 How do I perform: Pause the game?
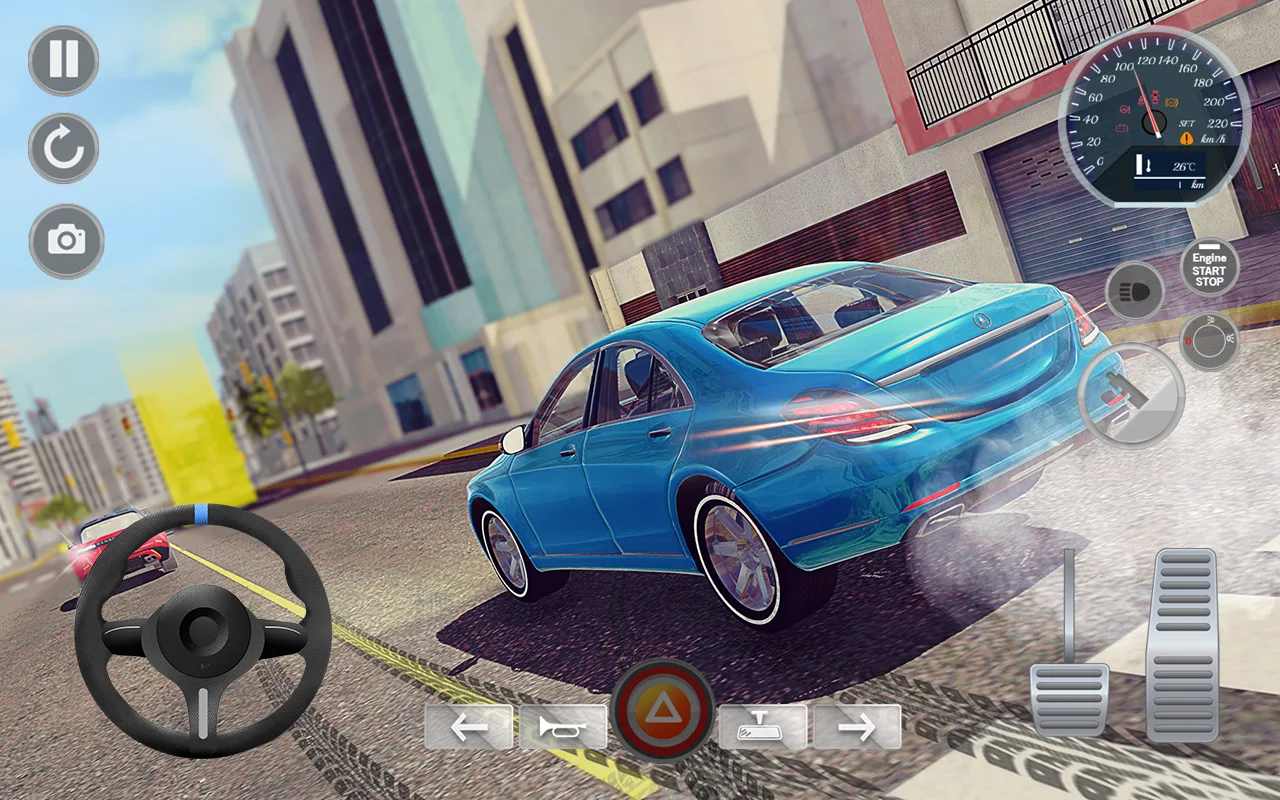63,62
